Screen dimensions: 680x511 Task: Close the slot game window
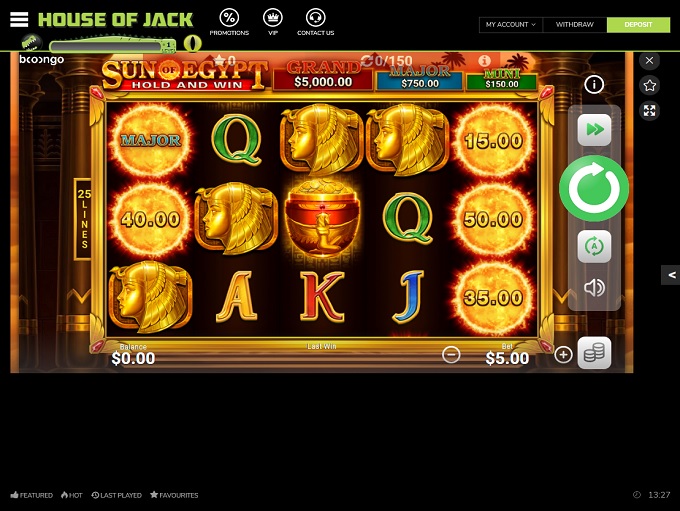pos(650,61)
